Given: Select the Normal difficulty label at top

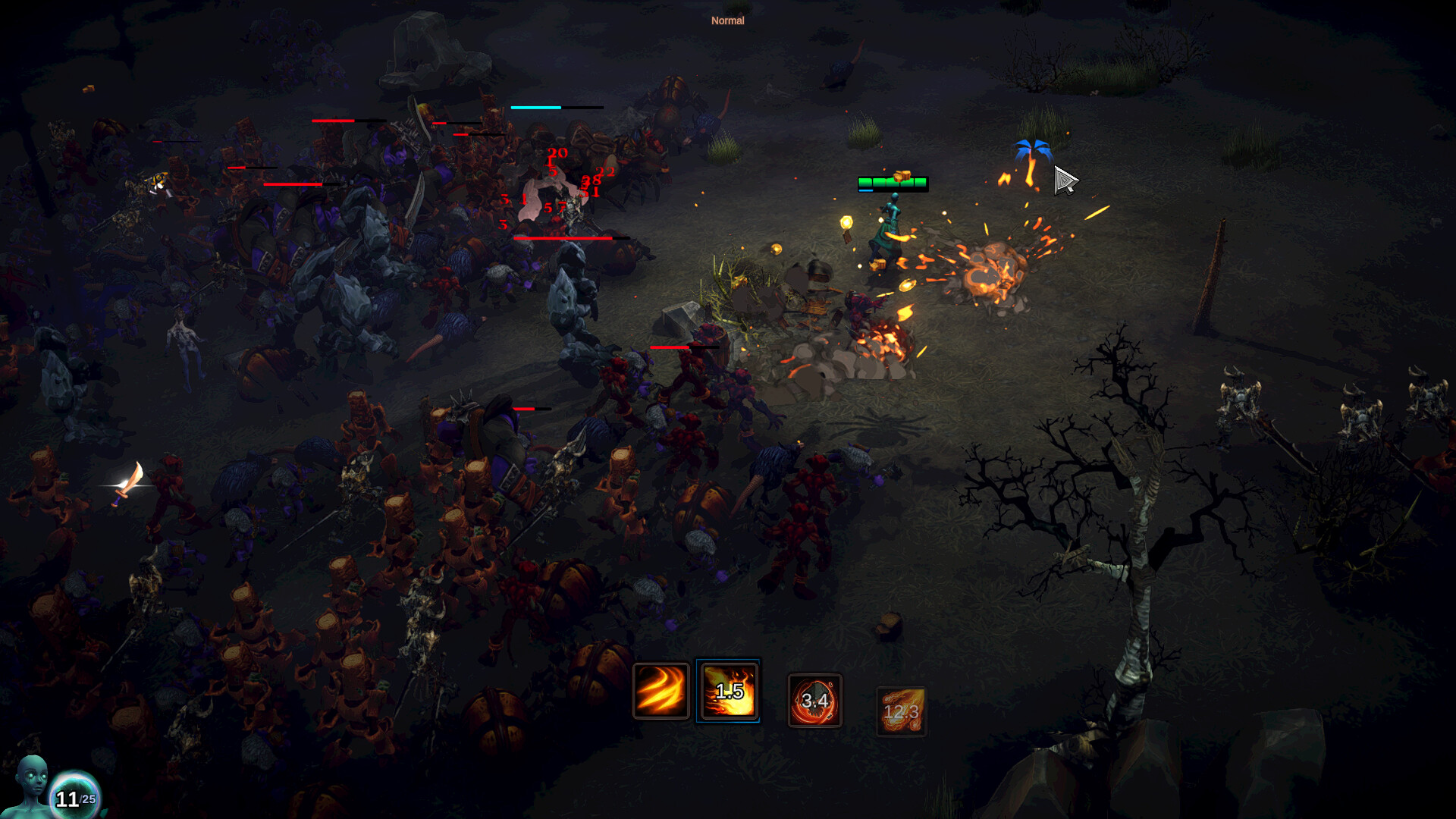Looking at the screenshot, I should click(x=727, y=20).
